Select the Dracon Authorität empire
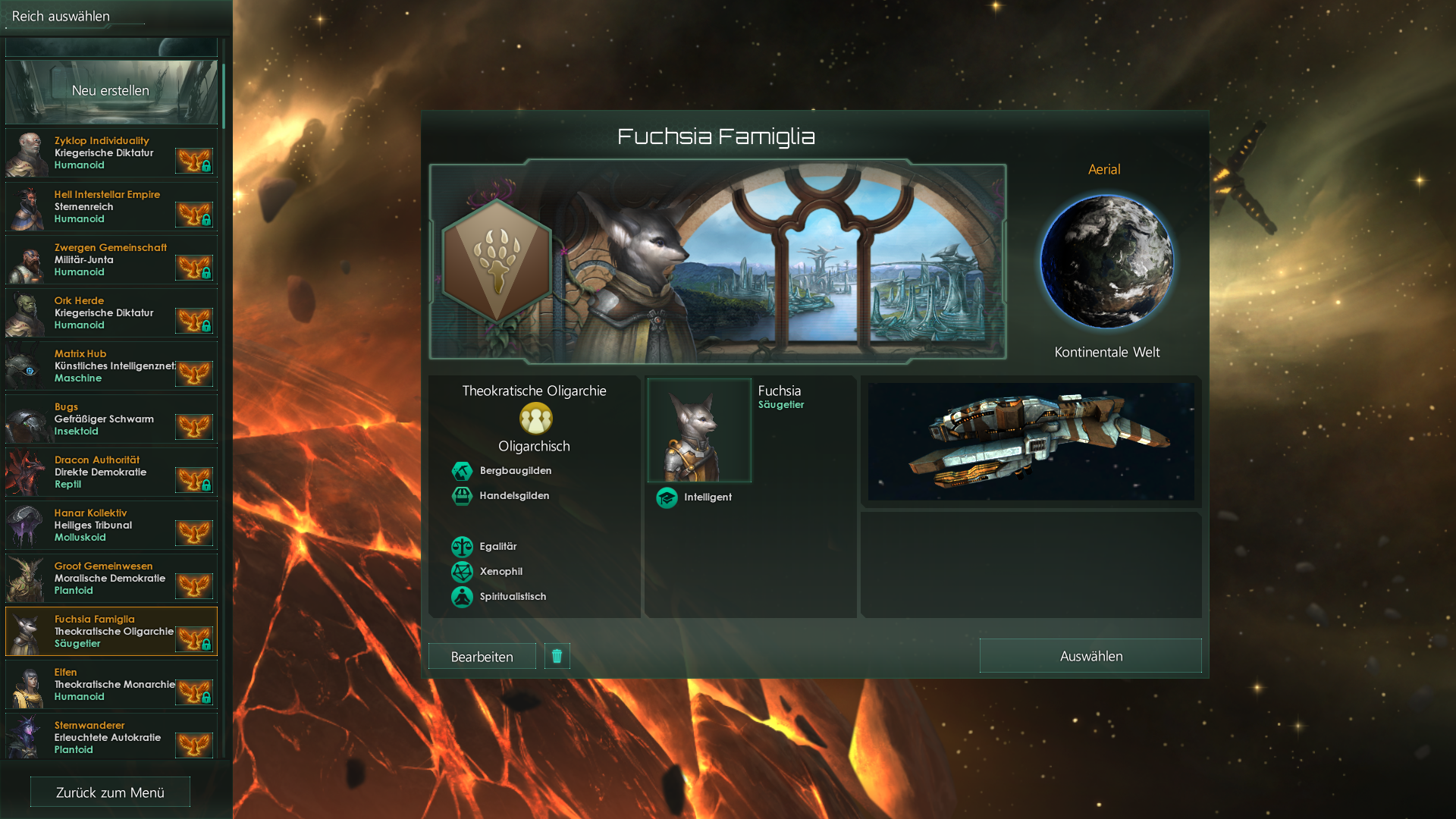This screenshot has width=1456, height=819. 111,472
